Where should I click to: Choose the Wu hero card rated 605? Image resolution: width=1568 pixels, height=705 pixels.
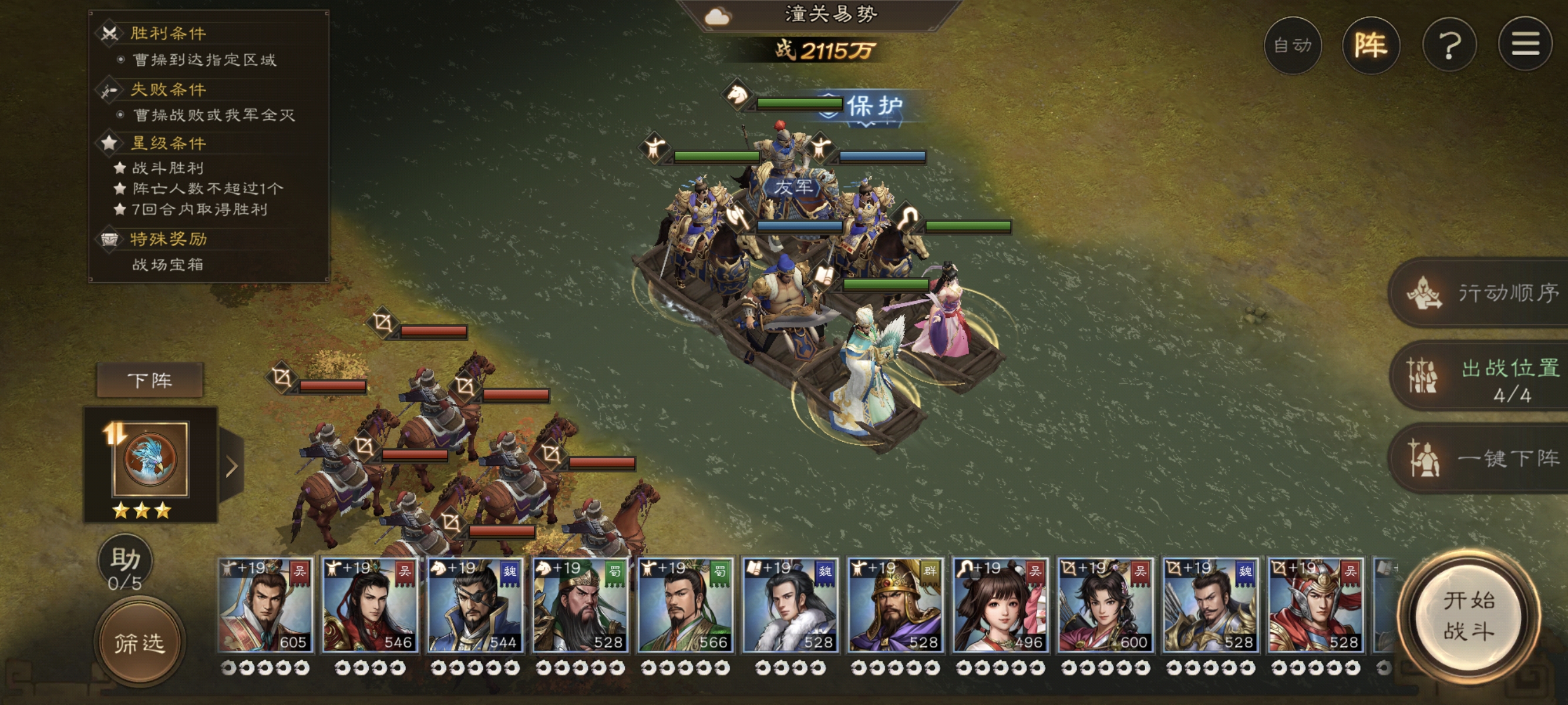tap(265, 605)
